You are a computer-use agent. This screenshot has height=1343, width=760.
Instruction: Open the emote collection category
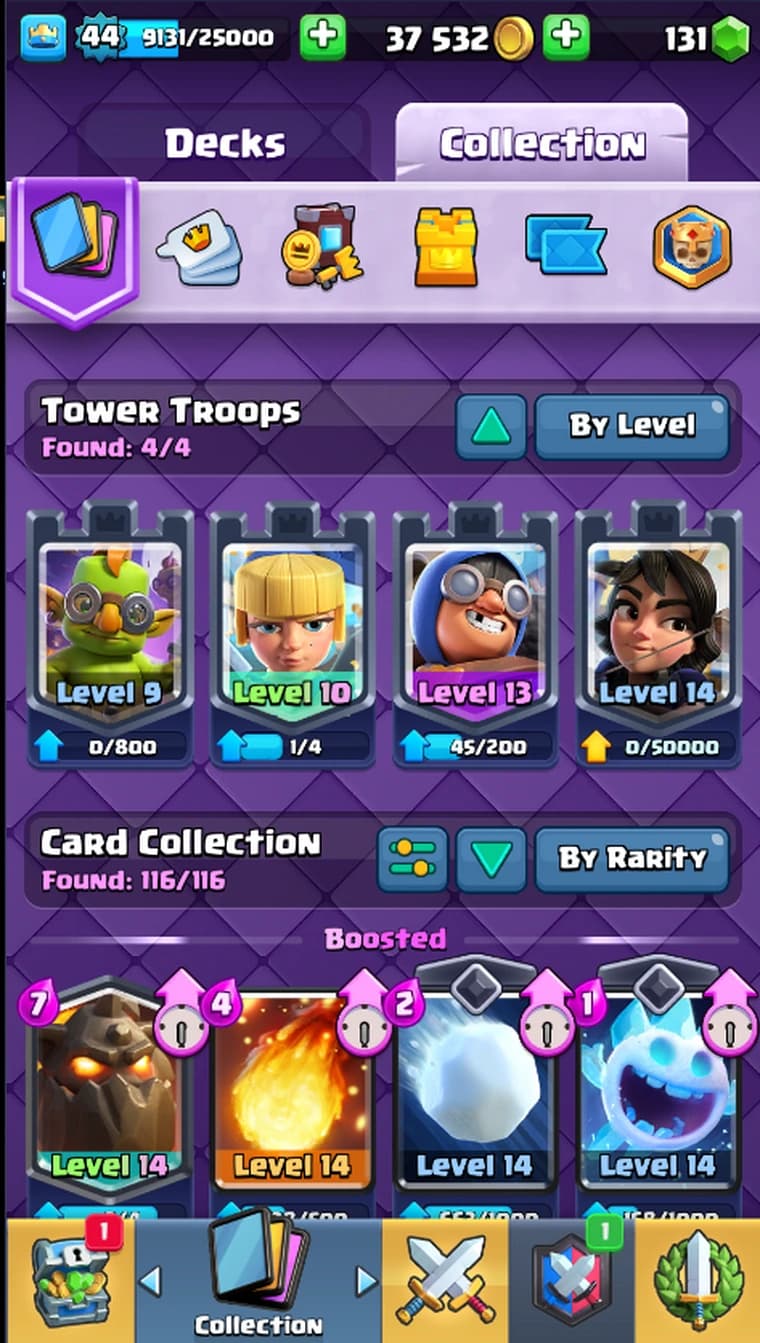199,248
